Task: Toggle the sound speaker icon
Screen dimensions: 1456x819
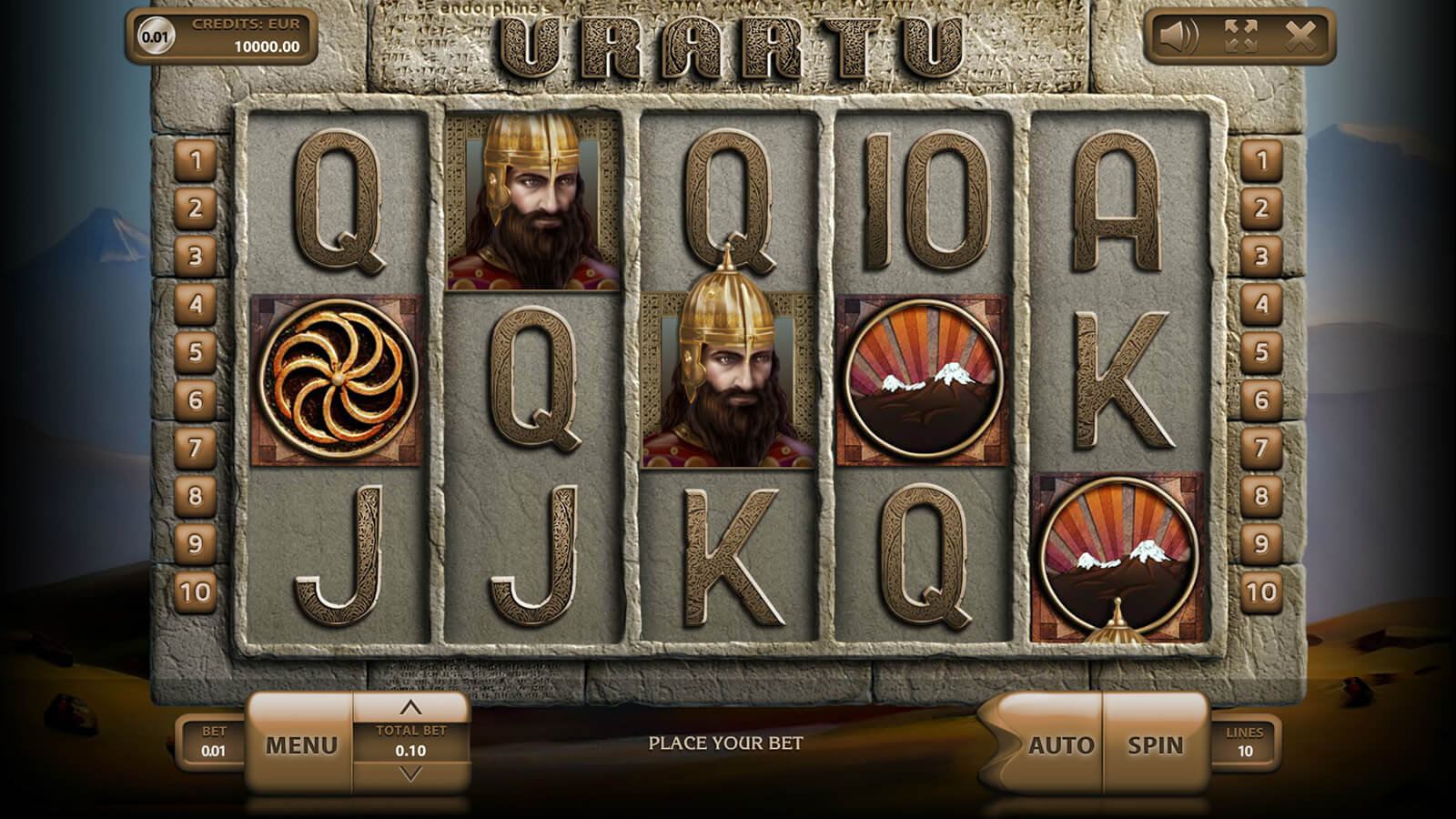Action: point(1179,36)
